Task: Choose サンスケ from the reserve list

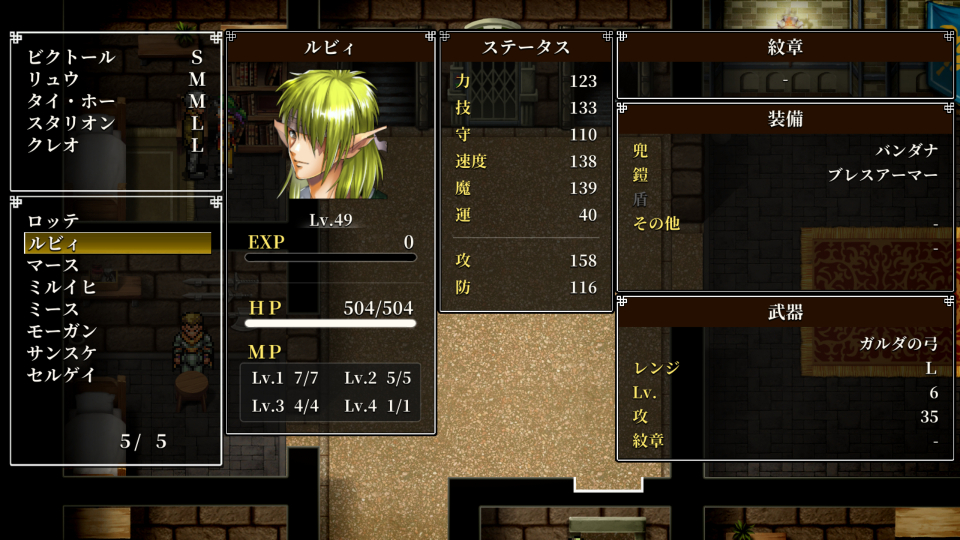Action: [62, 353]
